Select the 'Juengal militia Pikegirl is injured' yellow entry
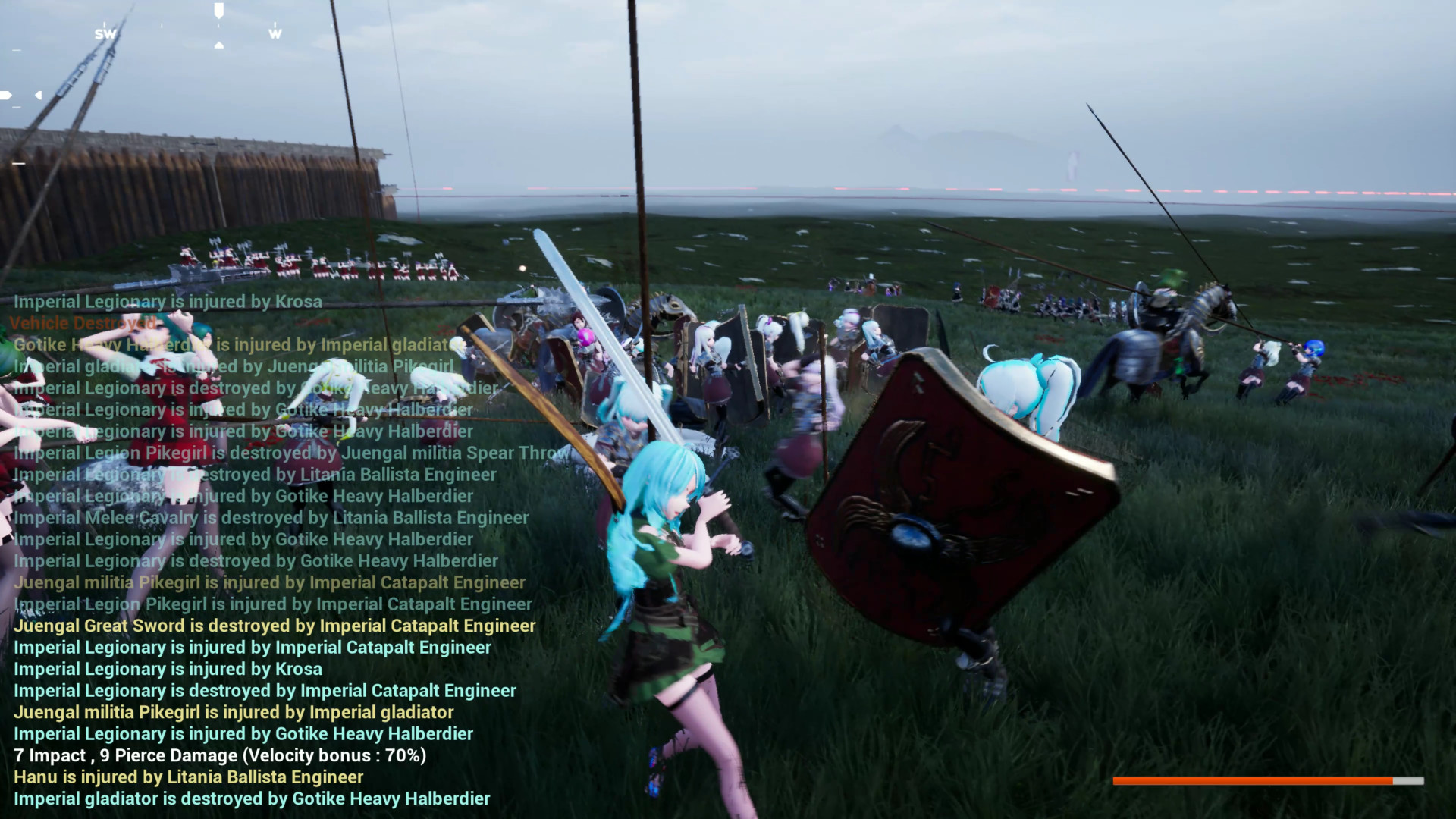Screen dimensions: 1456x819 [234, 712]
